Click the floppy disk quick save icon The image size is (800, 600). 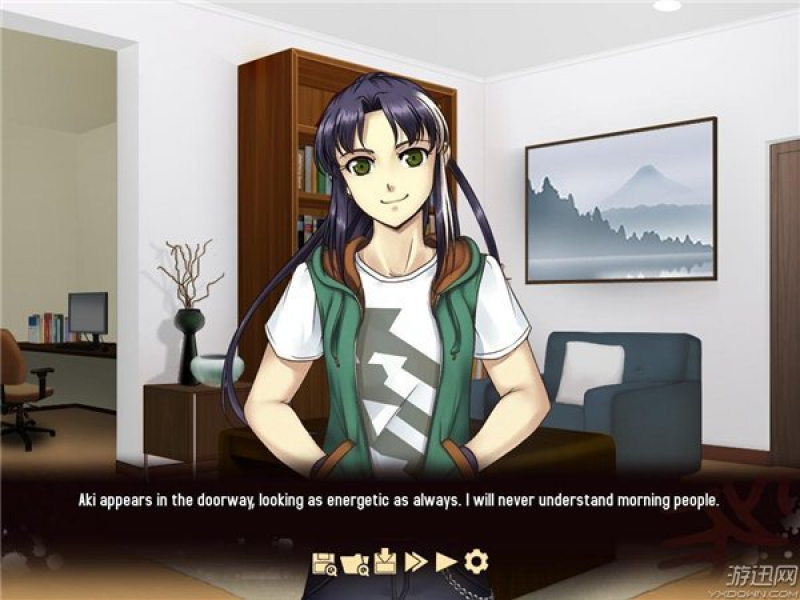[324, 562]
